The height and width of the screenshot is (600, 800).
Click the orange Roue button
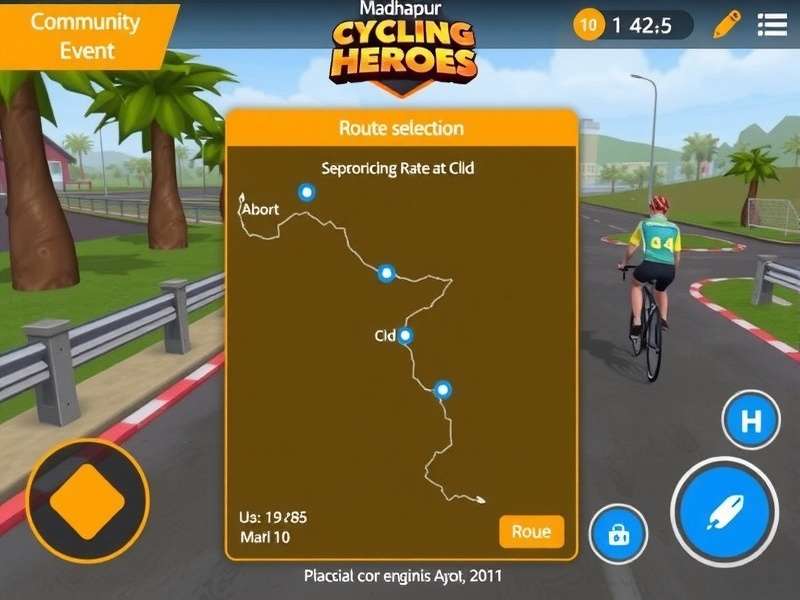[x=531, y=532]
